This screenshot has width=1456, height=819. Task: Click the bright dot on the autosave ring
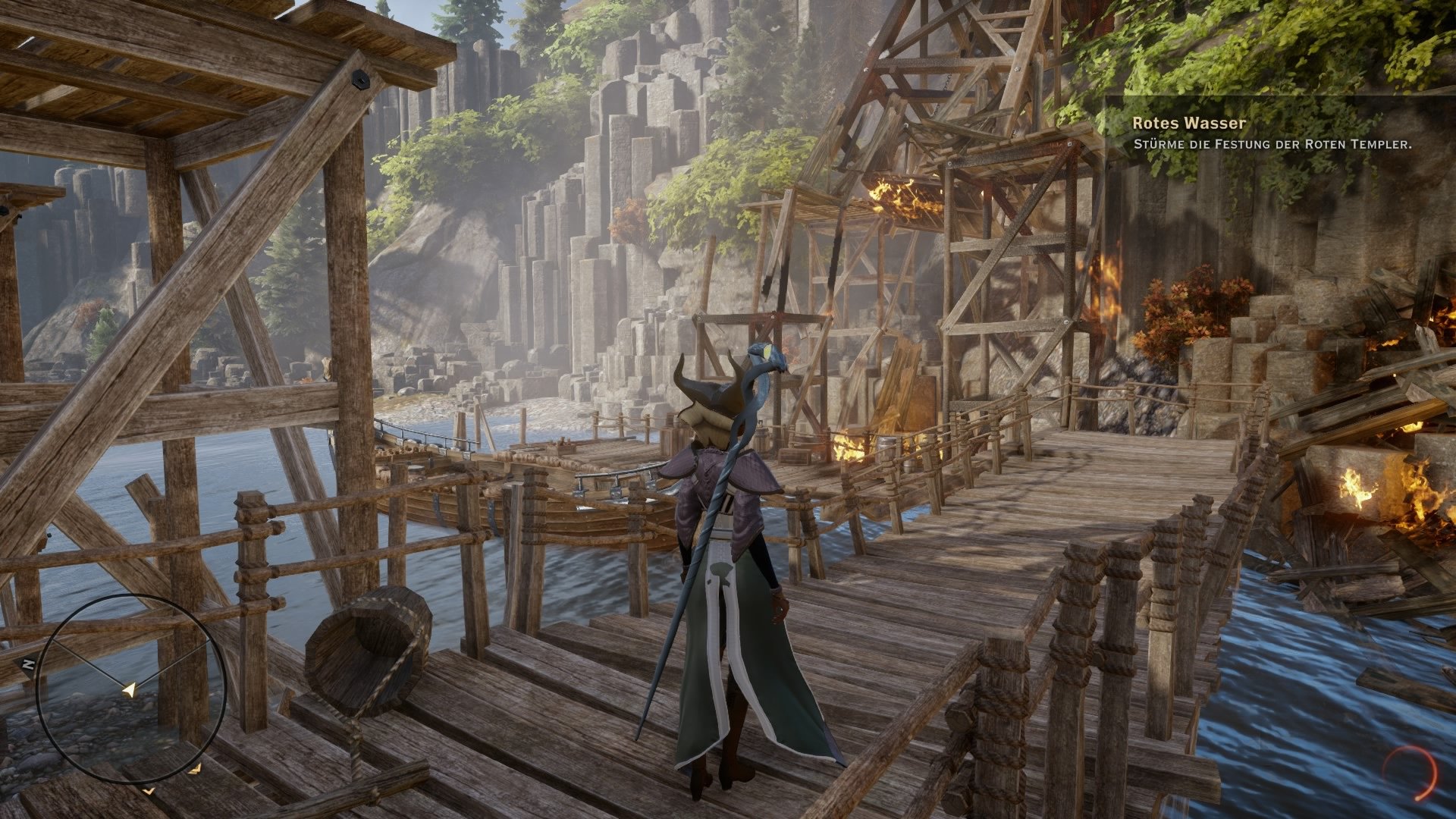click(x=1417, y=799)
